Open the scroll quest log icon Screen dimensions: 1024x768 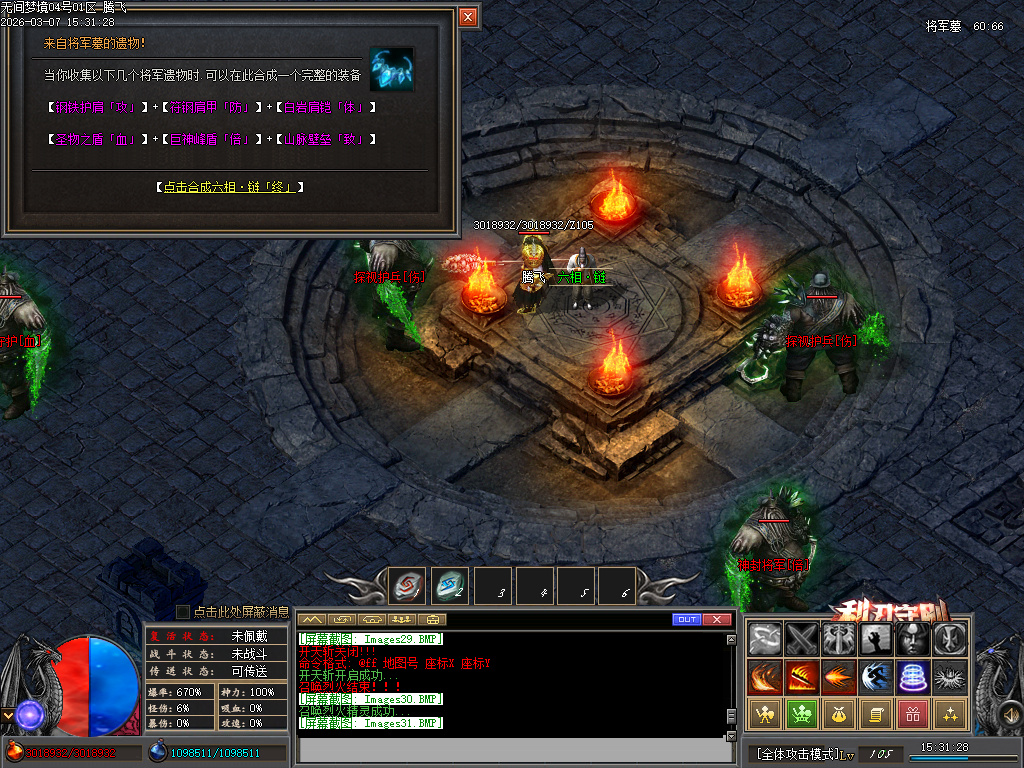(876, 714)
